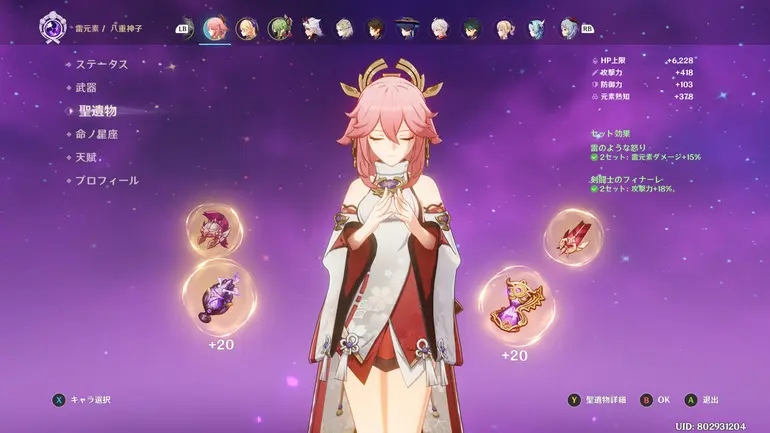The height and width of the screenshot is (433, 770).
Task: Choose the 聖遺物 menu entry
Action: (97, 111)
